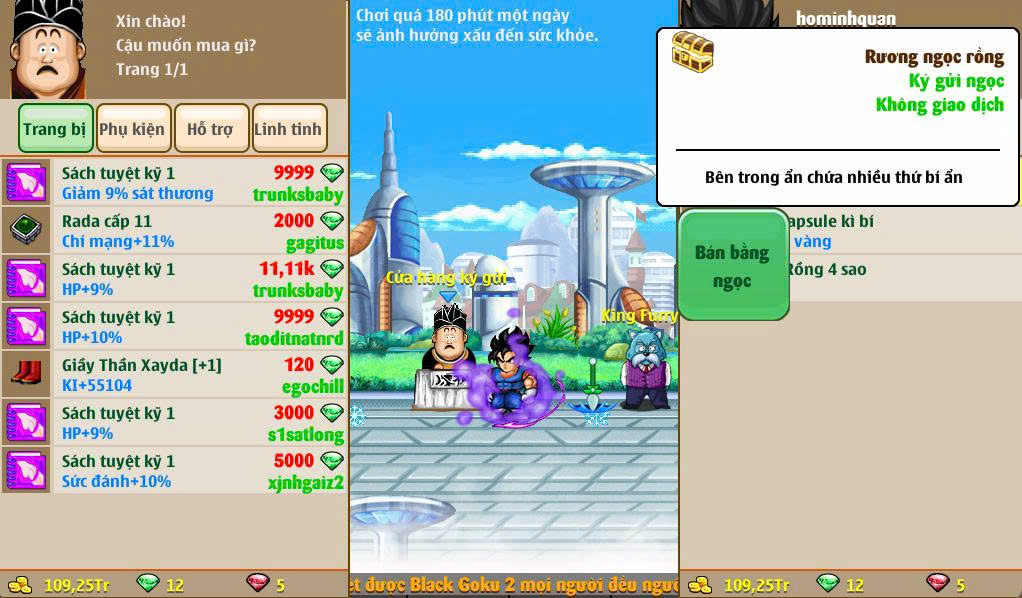
Task: Tap the Bán bằng ngọc button
Action: 733,266
